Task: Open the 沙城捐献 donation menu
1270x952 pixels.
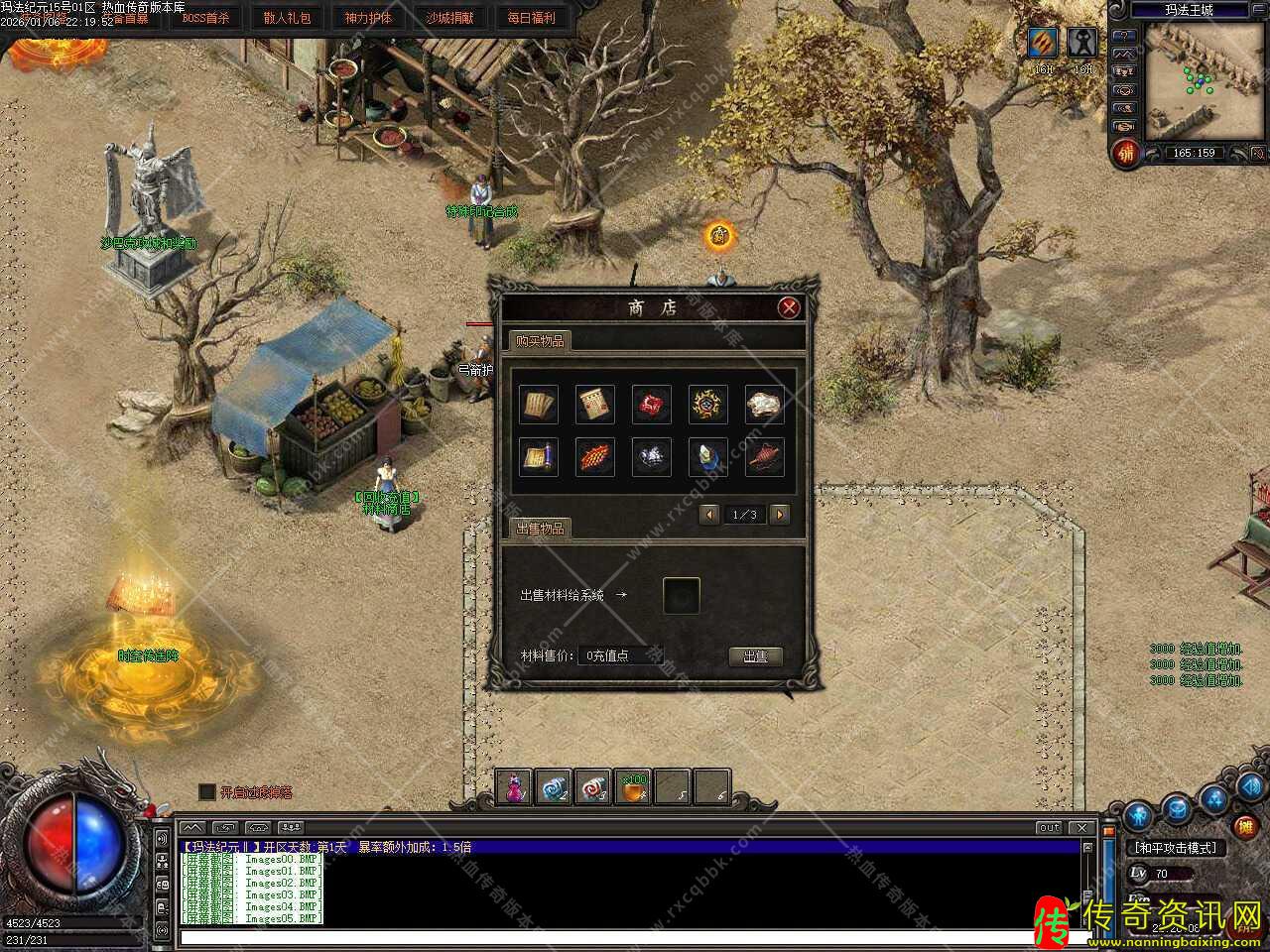Action: [449, 18]
